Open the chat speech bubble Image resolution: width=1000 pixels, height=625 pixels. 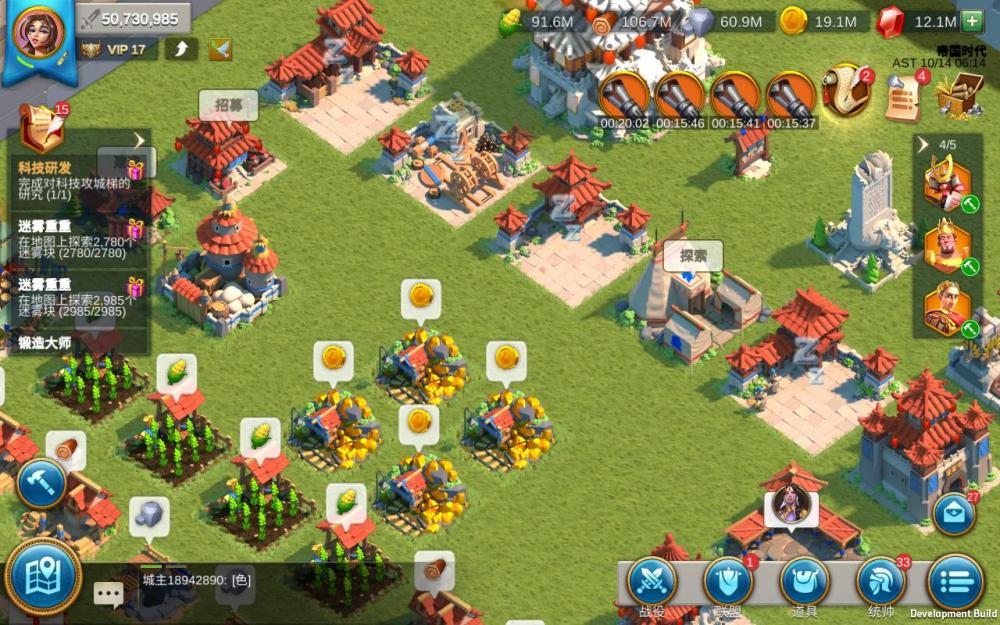coord(108,593)
